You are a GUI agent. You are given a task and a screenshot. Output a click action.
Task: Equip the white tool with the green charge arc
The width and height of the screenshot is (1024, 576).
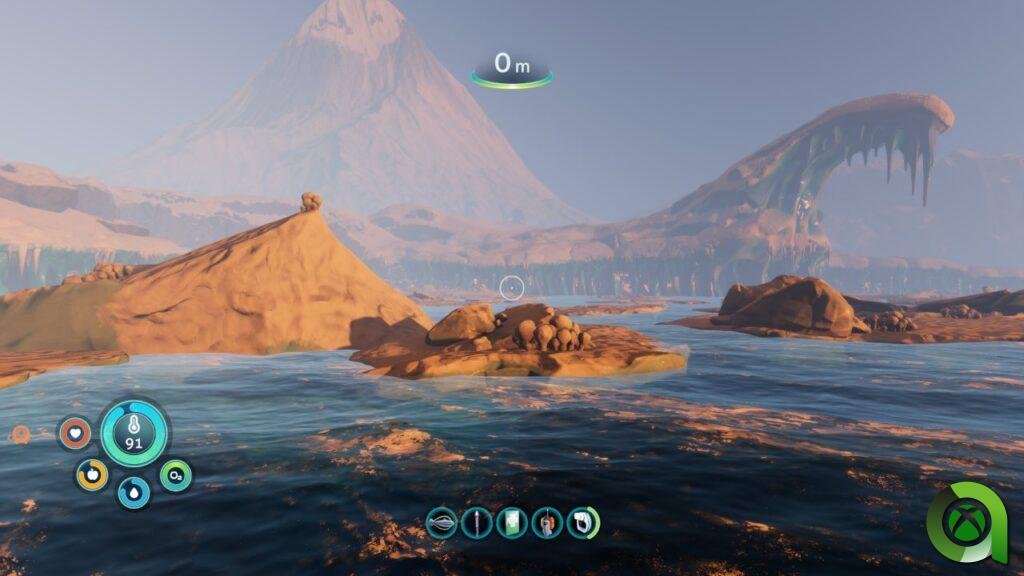(582, 522)
